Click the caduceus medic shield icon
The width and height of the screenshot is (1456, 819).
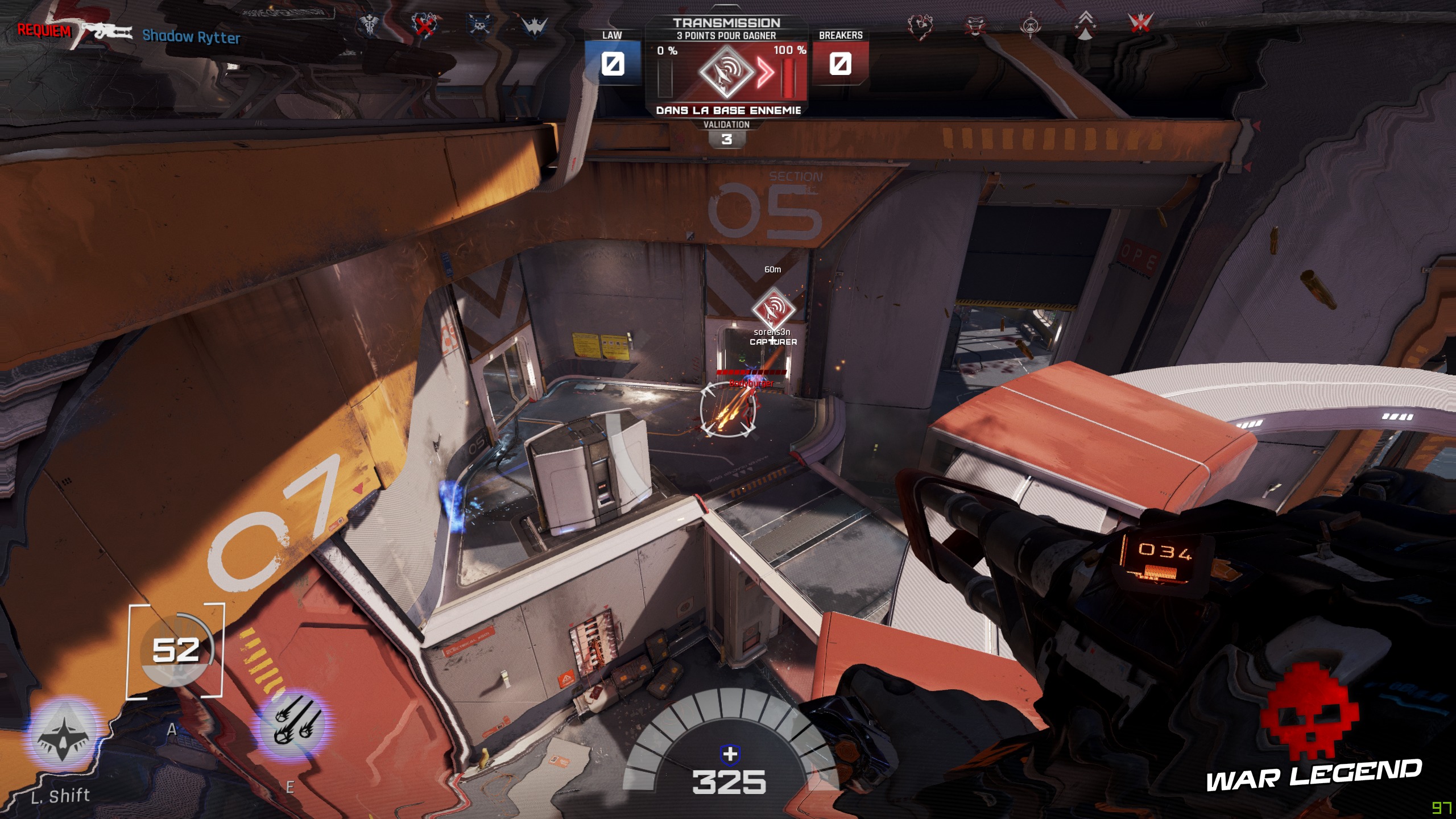pyautogui.click(x=369, y=26)
